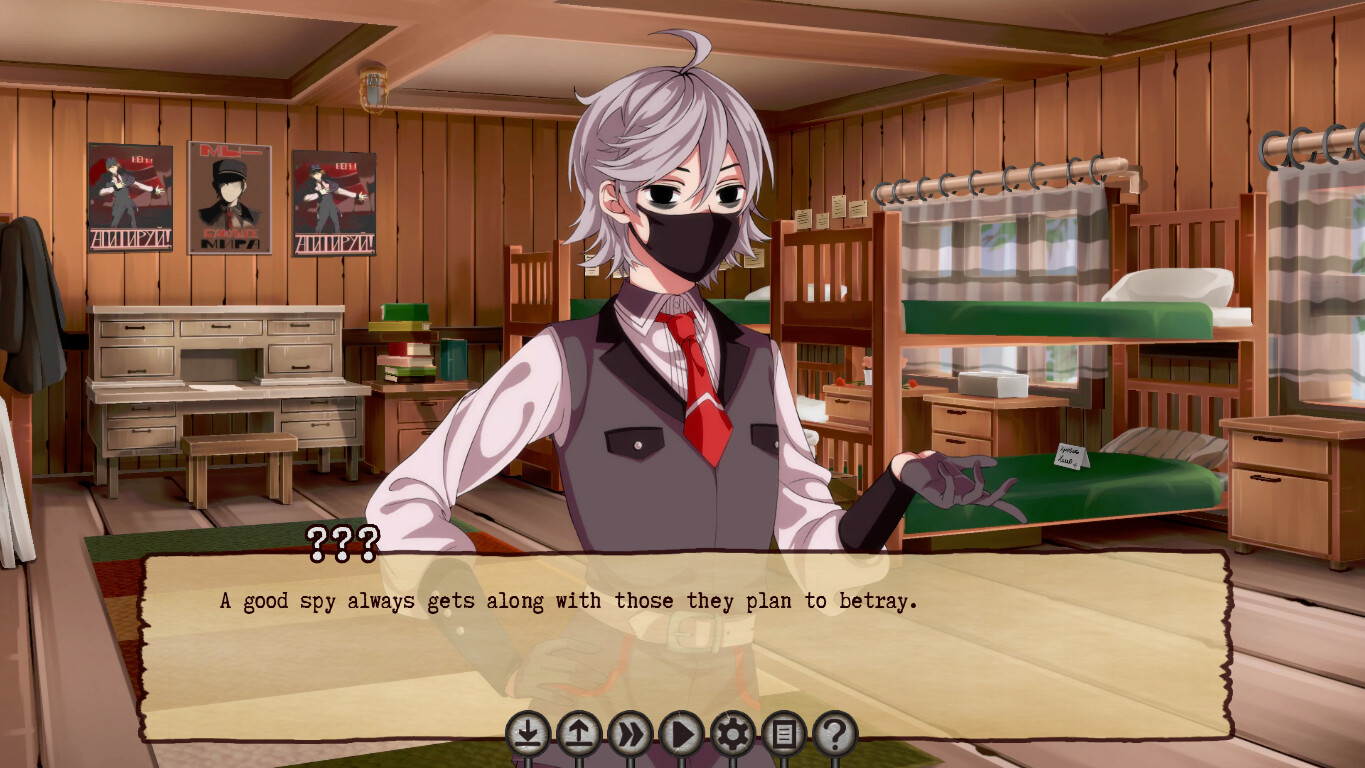Open the load menu via upload-arrow icon
This screenshot has height=768, width=1365.
pyautogui.click(x=579, y=735)
